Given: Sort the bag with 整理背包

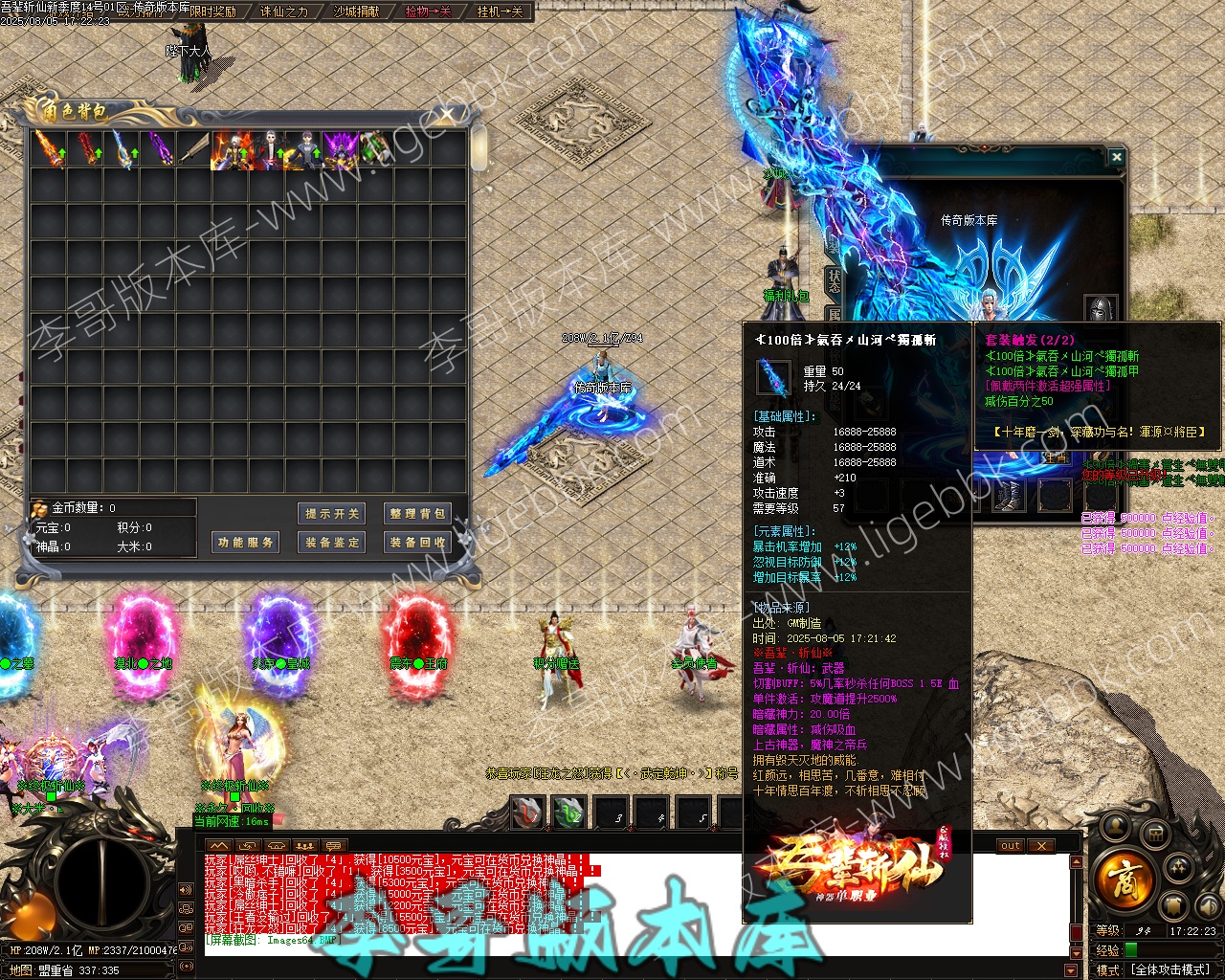Looking at the screenshot, I should pos(416,514).
